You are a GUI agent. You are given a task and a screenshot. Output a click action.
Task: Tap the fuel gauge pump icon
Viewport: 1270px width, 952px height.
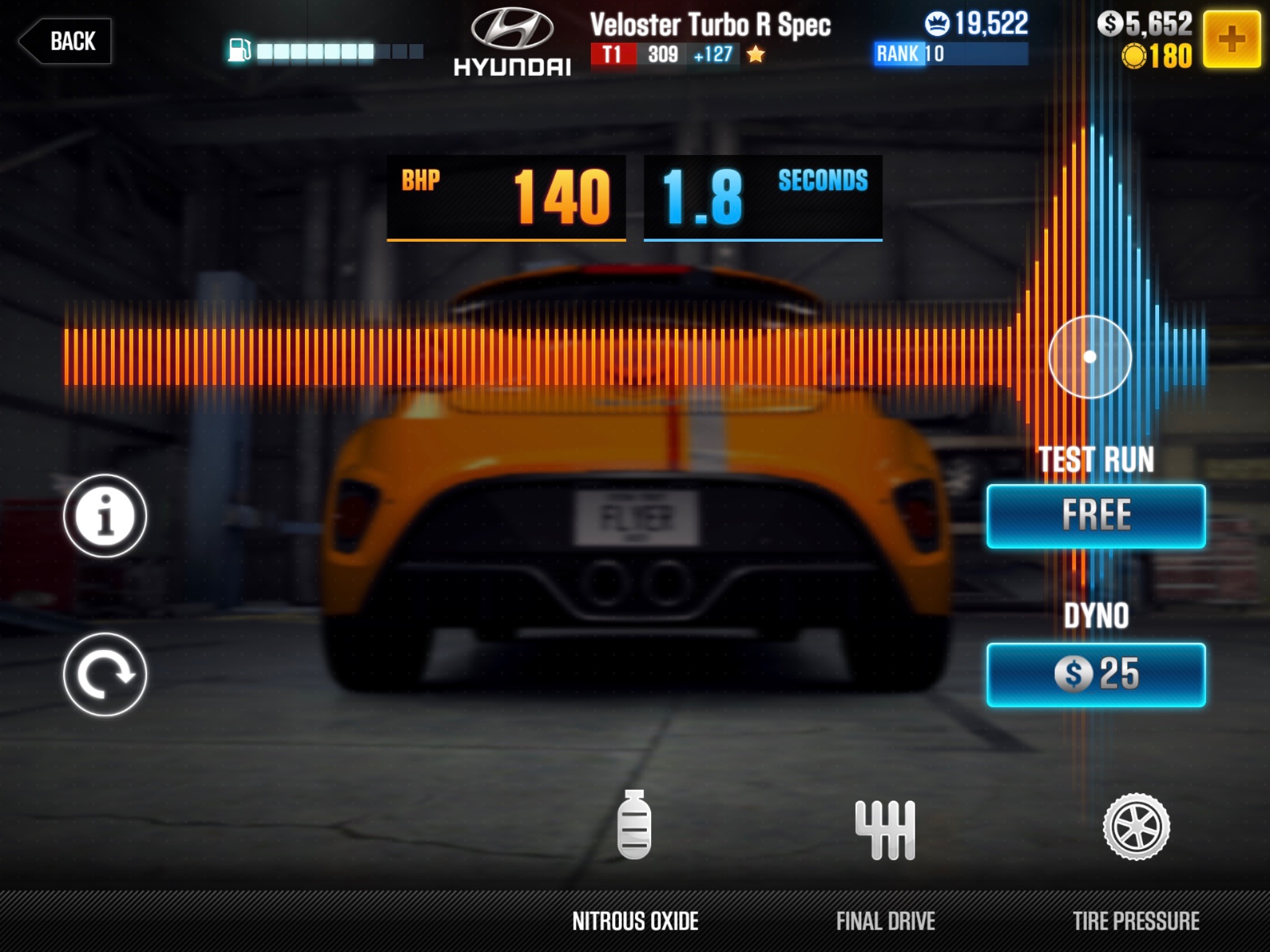(x=239, y=50)
